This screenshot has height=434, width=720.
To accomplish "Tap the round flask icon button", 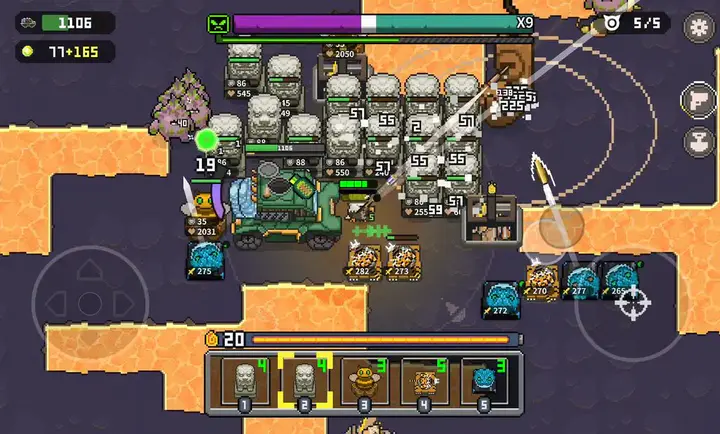I will pyautogui.click(x=697, y=141).
